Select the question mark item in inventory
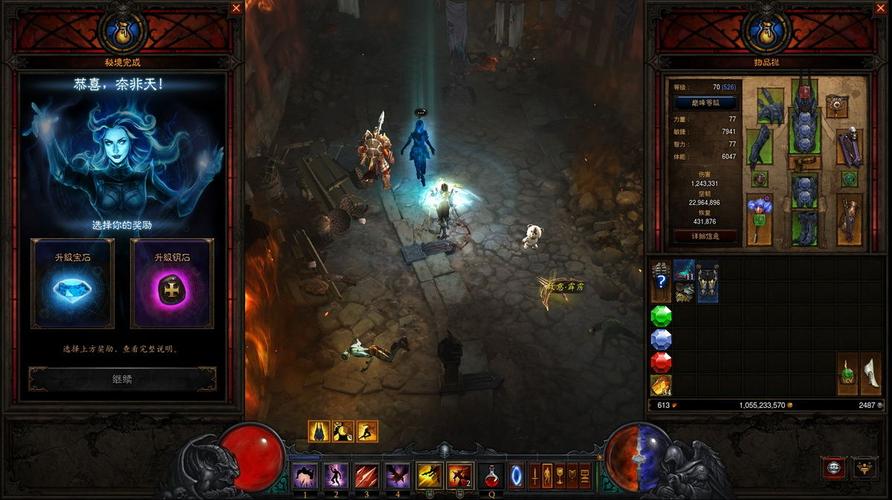 point(661,283)
